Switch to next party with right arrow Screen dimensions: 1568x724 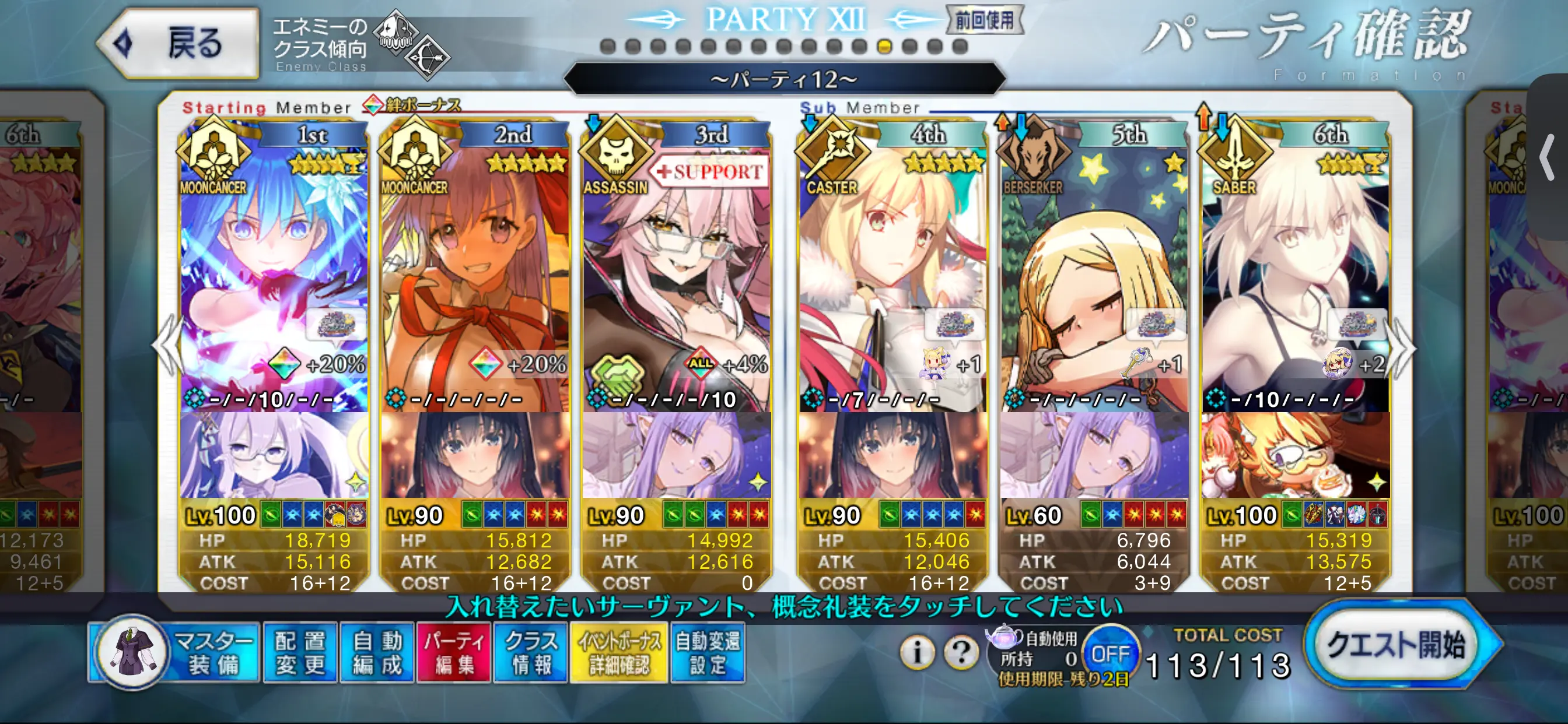1405,347
